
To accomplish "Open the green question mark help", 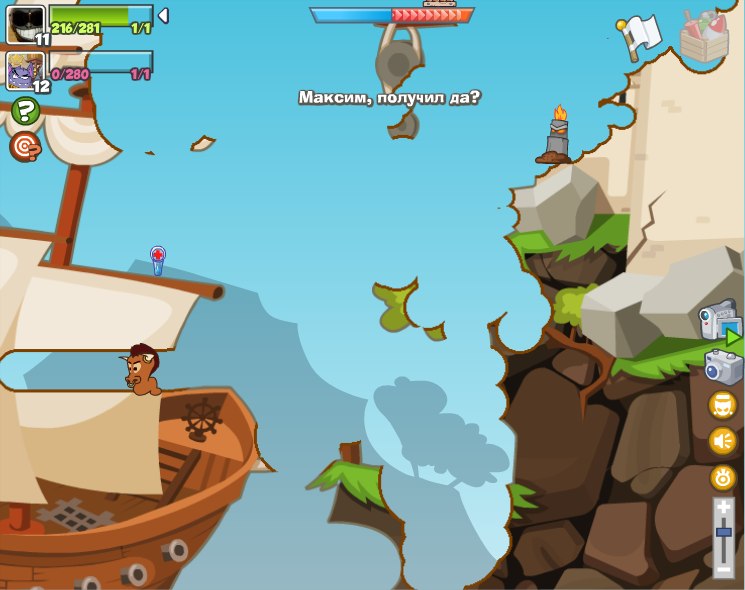I will [25, 111].
